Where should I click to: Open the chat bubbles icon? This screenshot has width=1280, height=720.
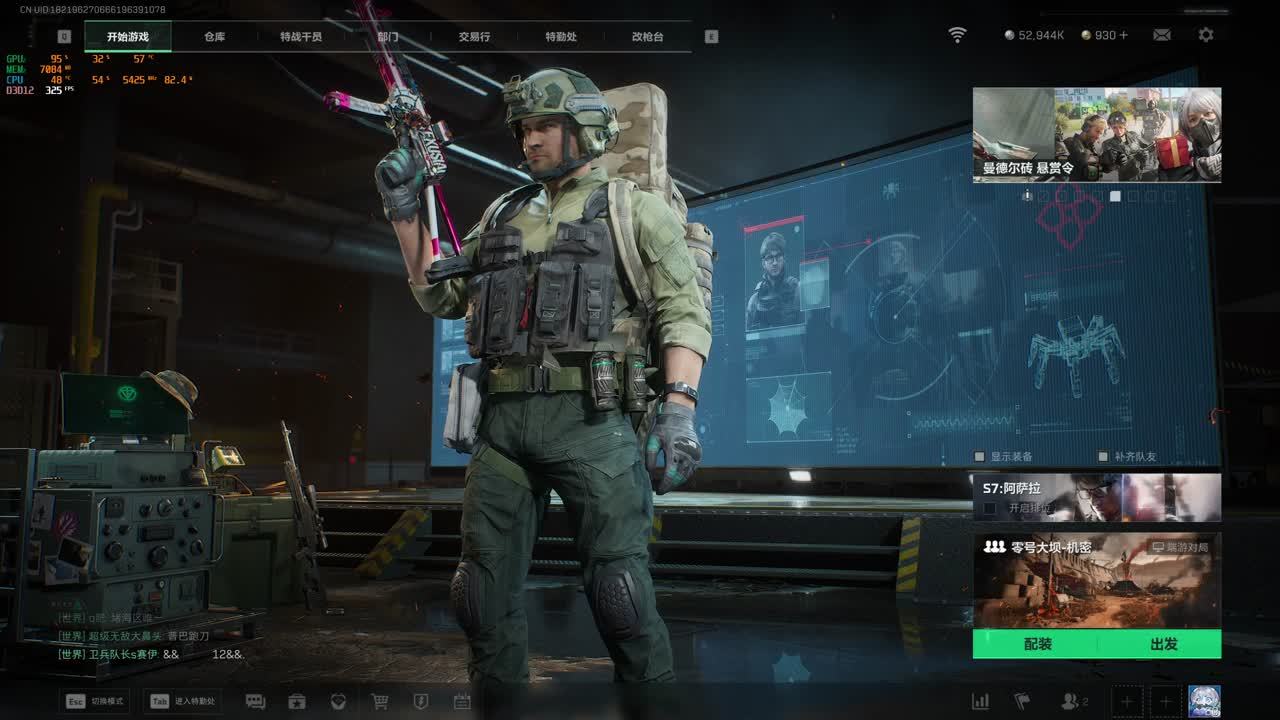pyautogui.click(x=255, y=702)
